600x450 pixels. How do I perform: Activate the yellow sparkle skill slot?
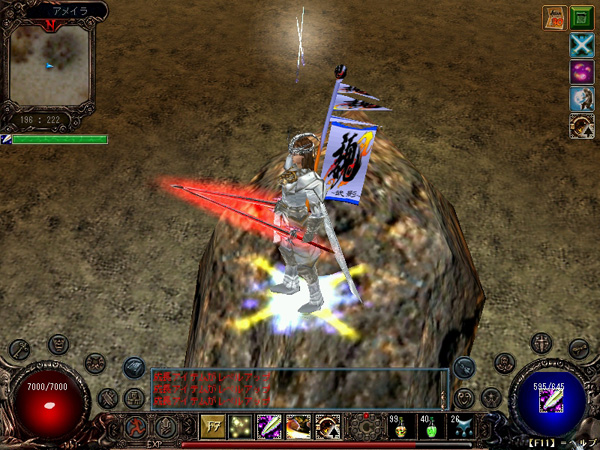pos(241,427)
